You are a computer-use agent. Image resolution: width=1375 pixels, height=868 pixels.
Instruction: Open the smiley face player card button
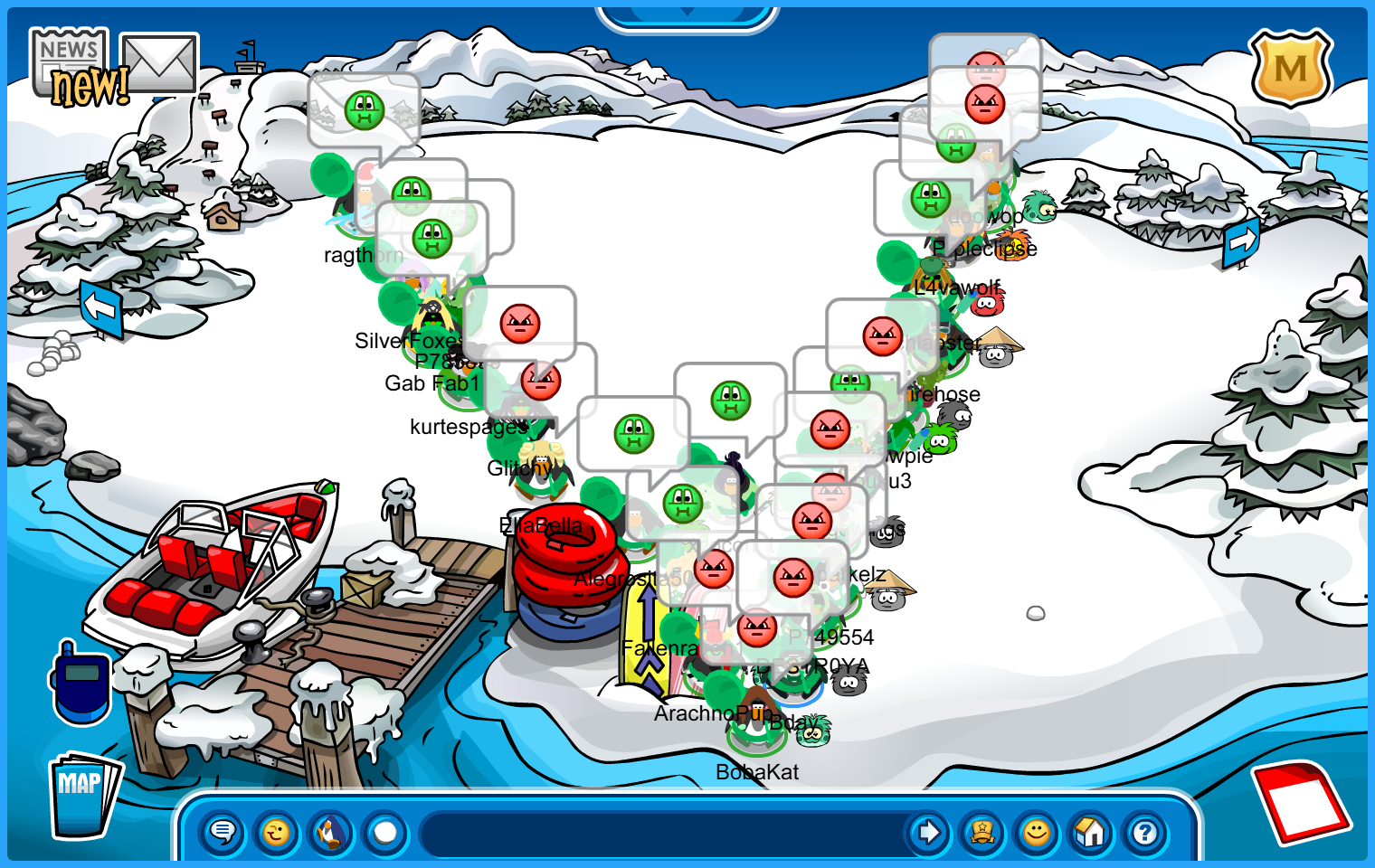(1037, 832)
